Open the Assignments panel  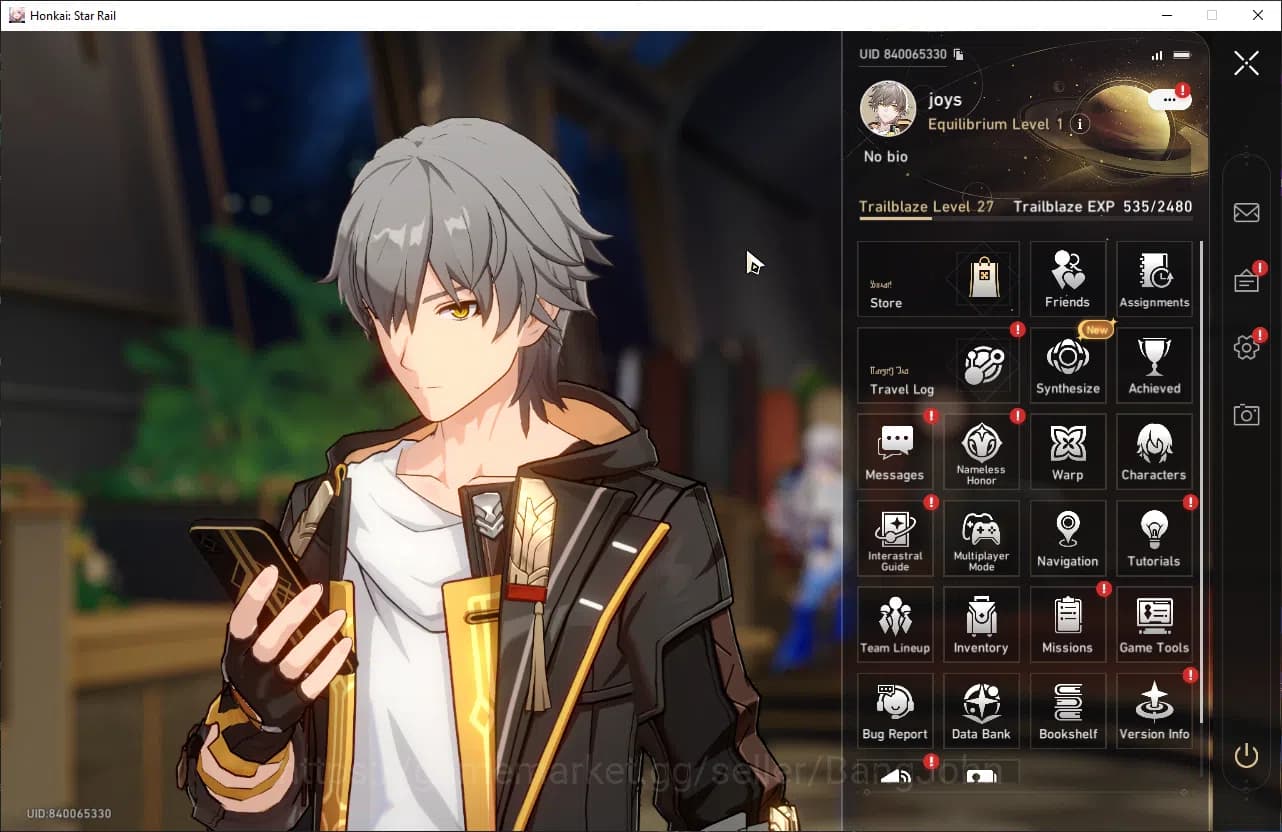coord(1154,278)
